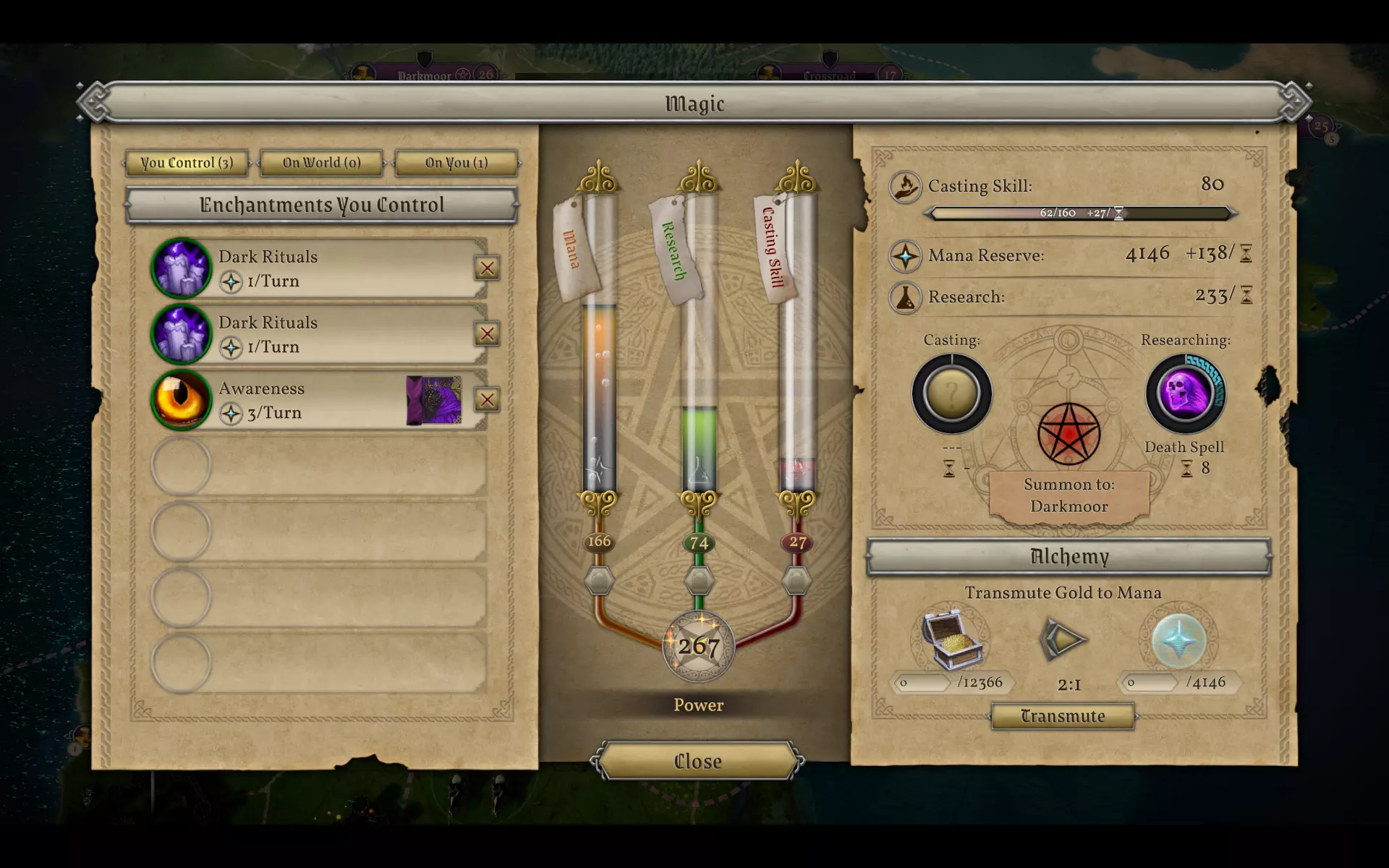Lock the Casting Skill power allocation

pyautogui.click(x=797, y=580)
